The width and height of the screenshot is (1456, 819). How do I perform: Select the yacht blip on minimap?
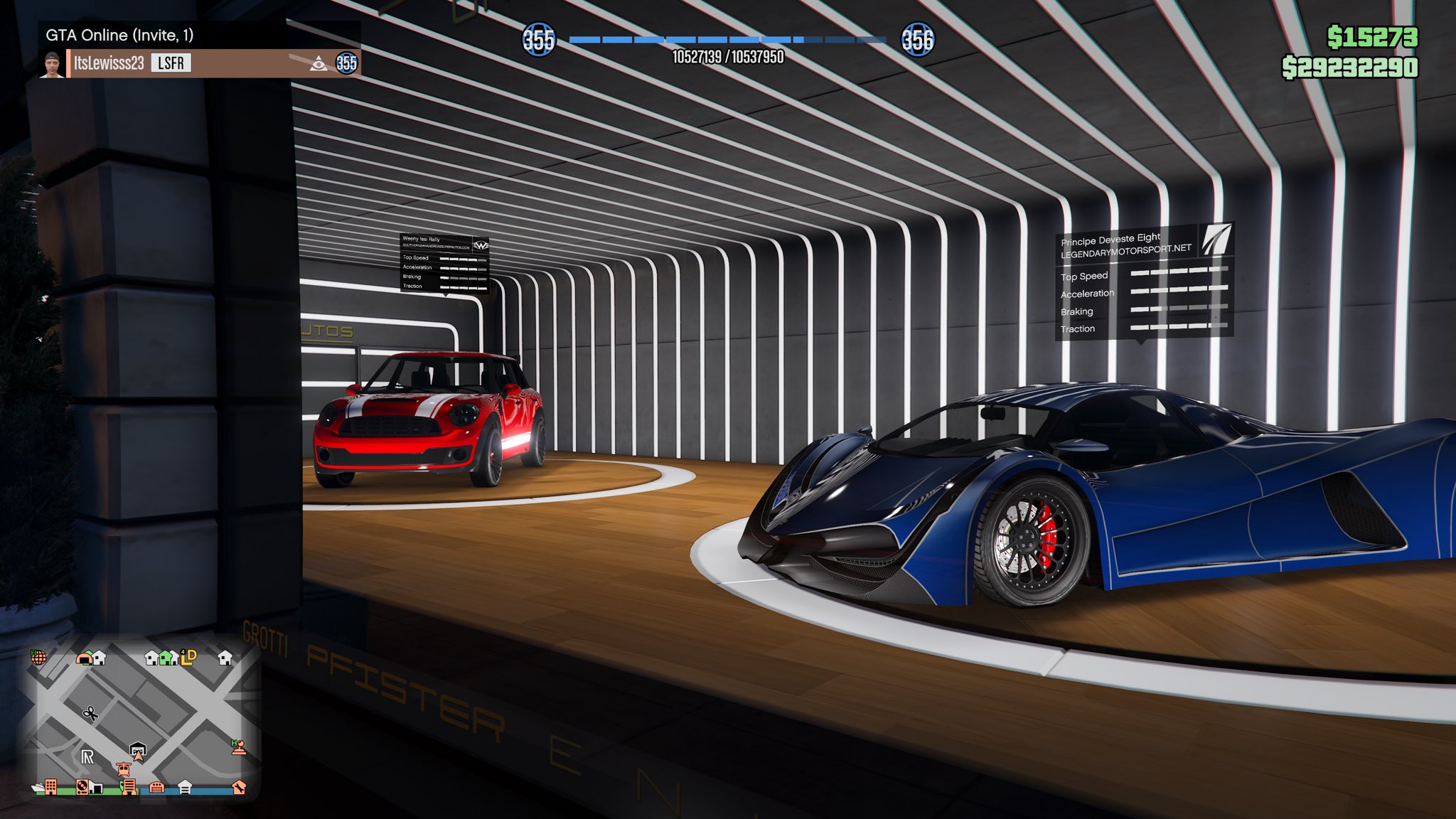37,788
